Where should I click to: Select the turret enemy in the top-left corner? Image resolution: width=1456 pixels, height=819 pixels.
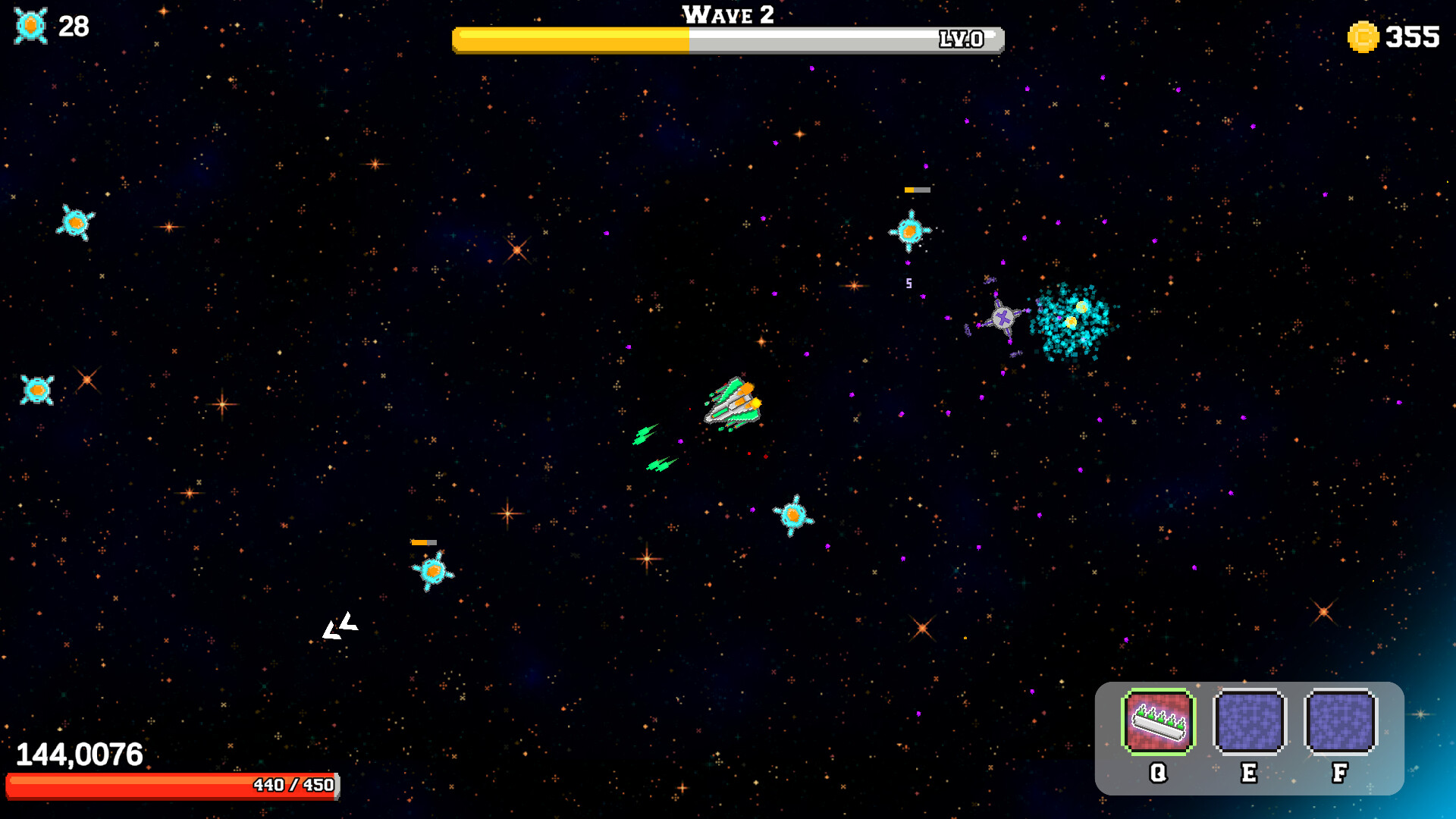tap(76, 223)
